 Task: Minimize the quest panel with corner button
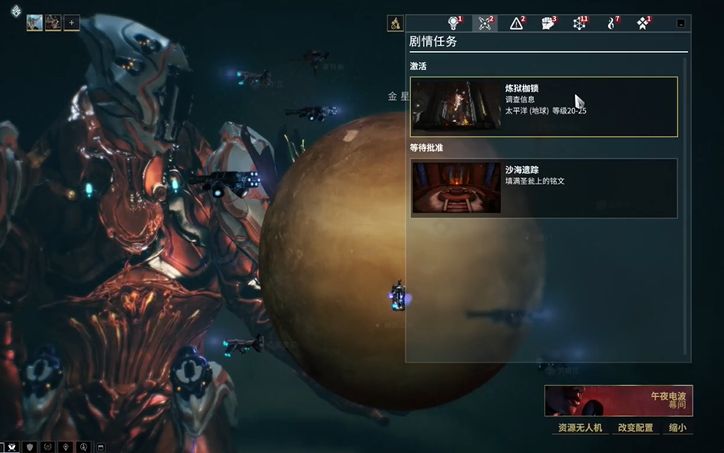coord(681,23)
